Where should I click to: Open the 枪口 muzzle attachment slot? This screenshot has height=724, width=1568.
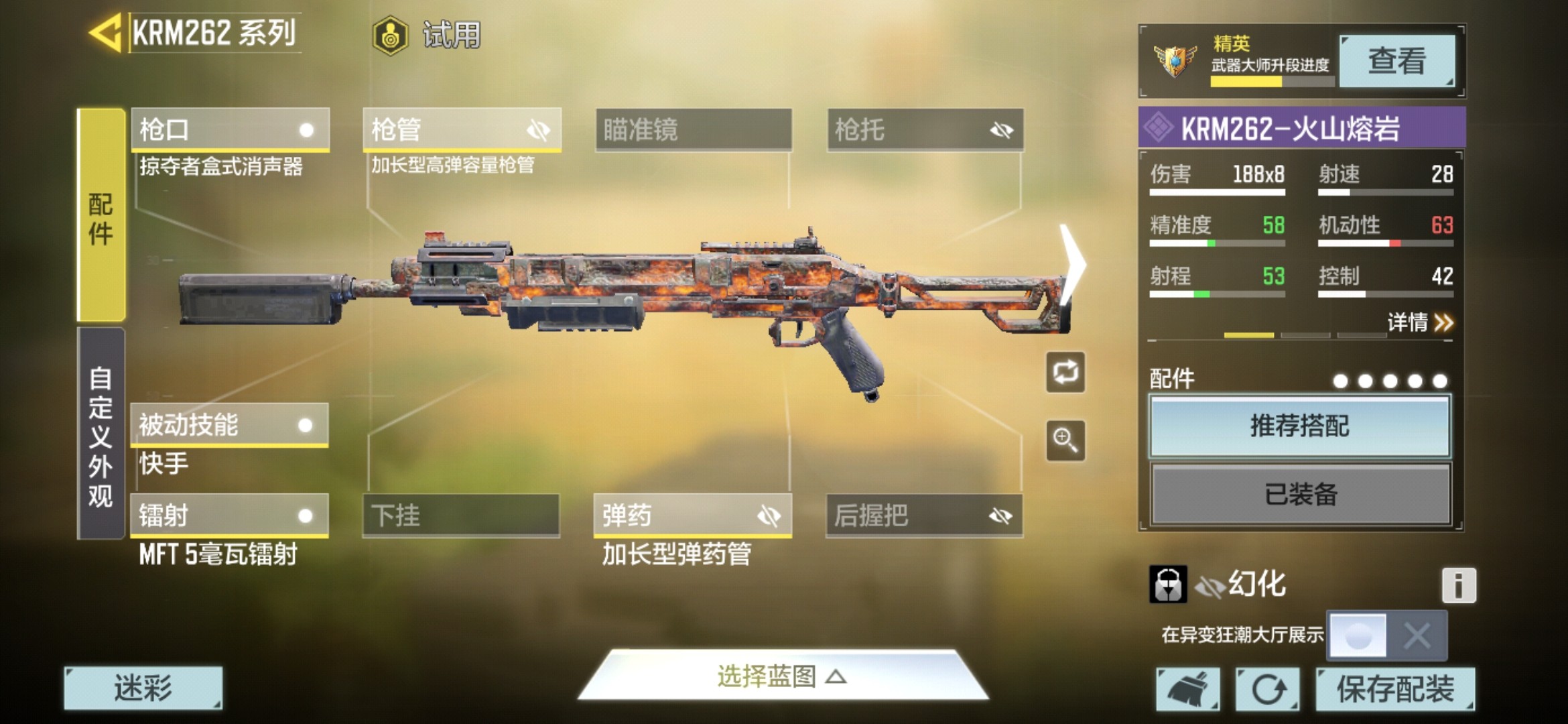pos(230,129)
